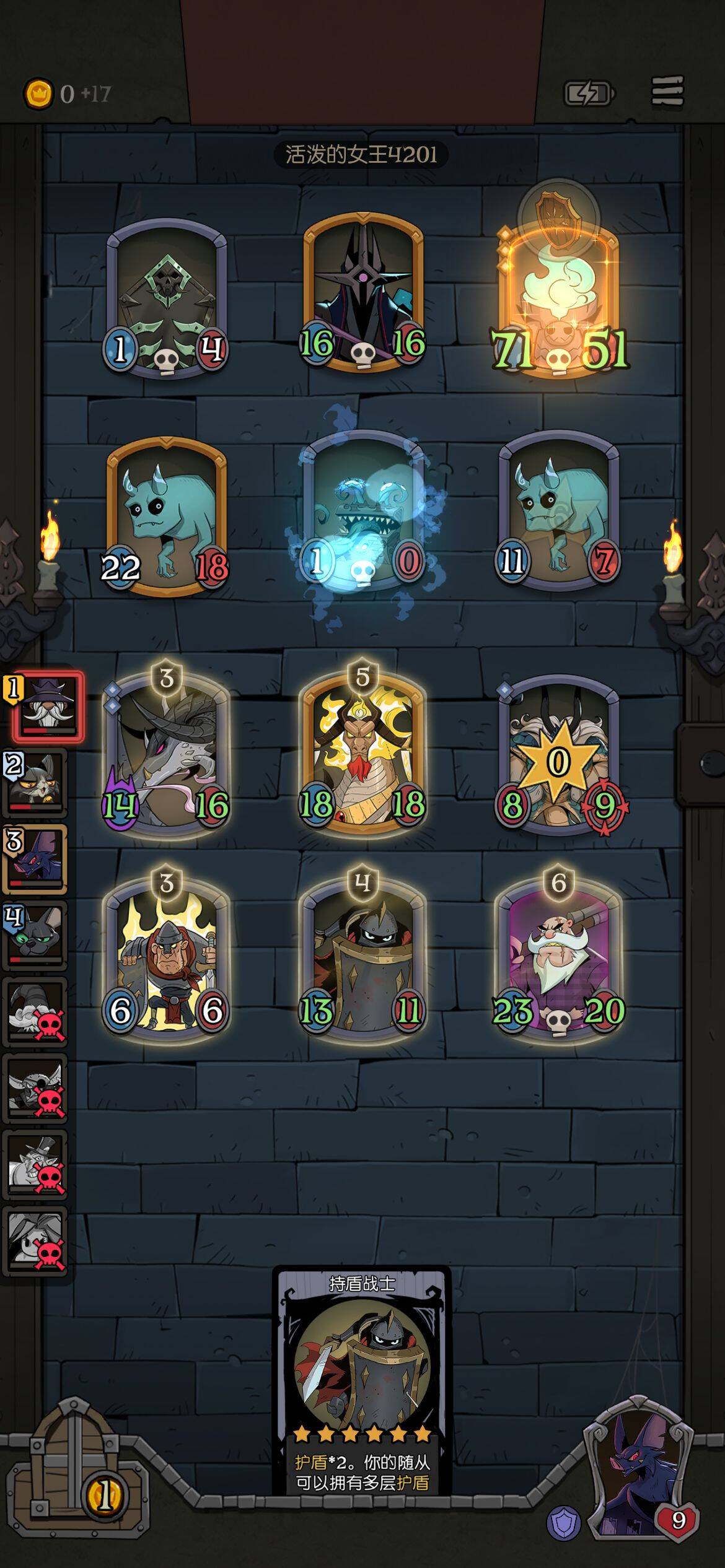Select the rank 3 bat player portrait
Image resolution: width=725 pixels, height=1568 pixels.
tap(35, 859)
